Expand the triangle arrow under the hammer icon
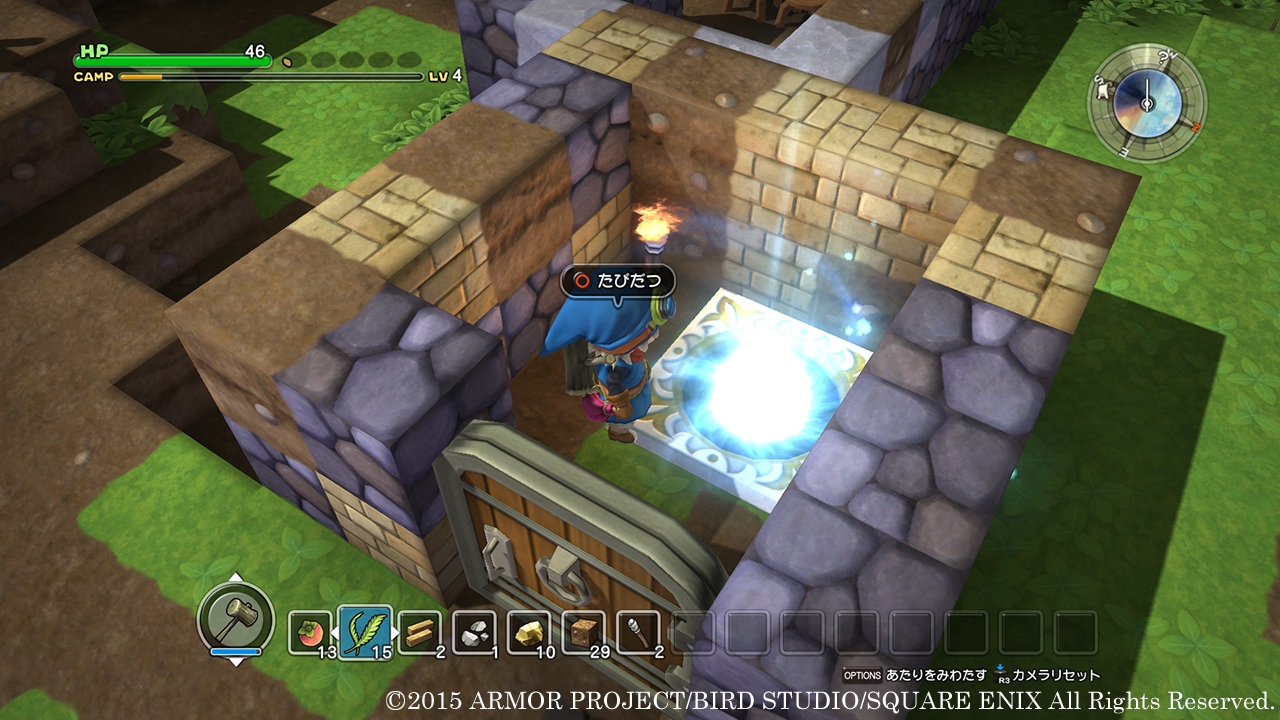The width and height of the screenshot is (1280, 720). coord(237,664)
